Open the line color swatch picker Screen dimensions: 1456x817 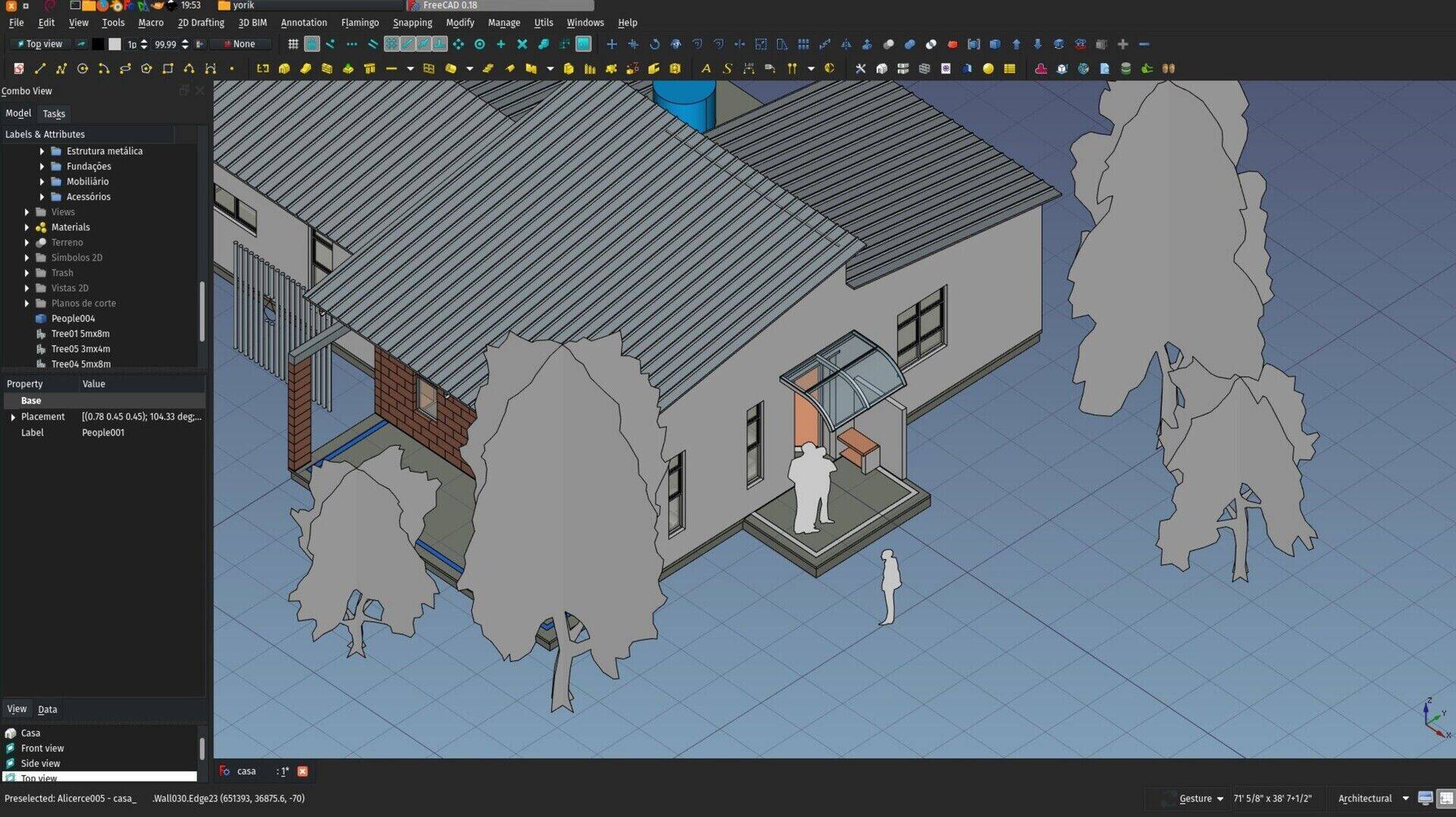point(99,43)
